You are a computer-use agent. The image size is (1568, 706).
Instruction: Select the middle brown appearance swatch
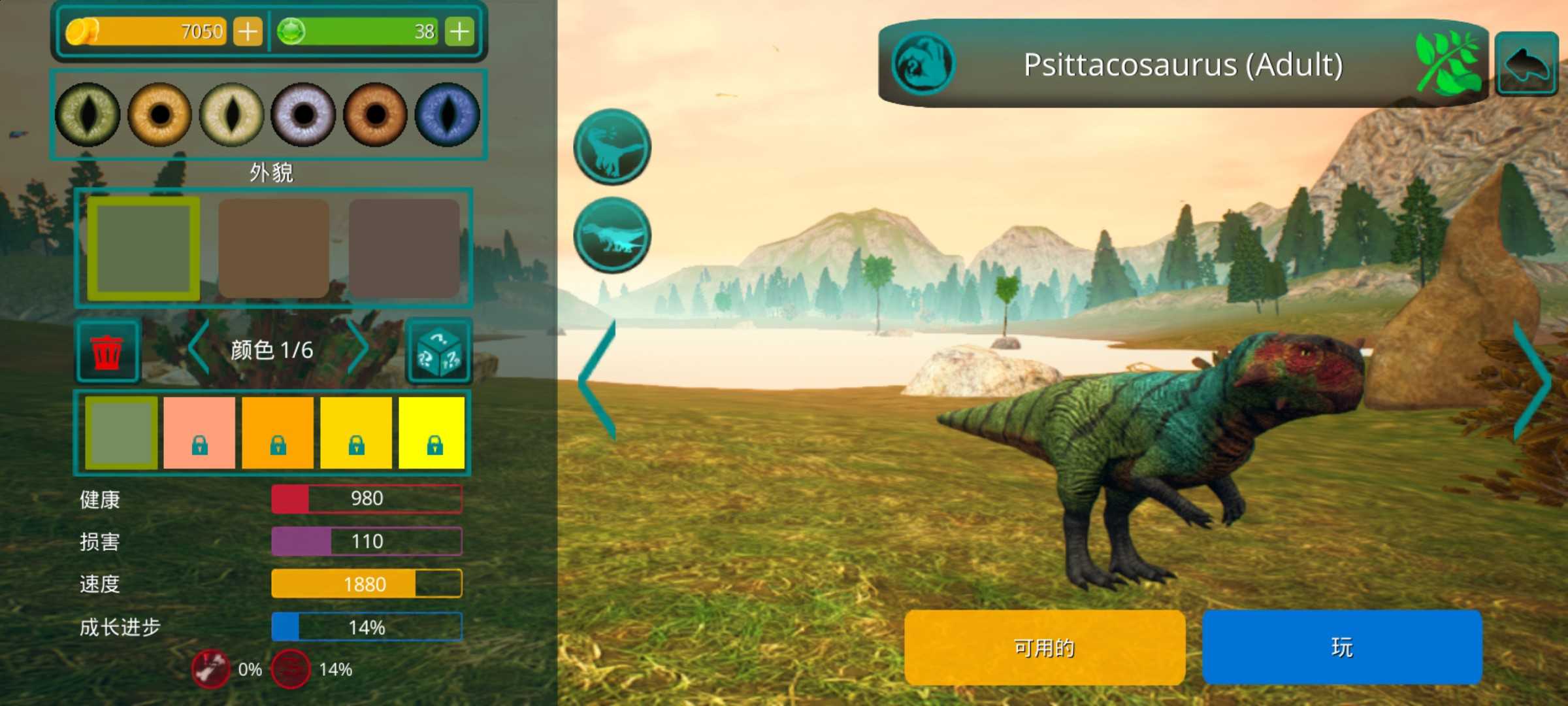pyautogui.click(x=274, y=248)
